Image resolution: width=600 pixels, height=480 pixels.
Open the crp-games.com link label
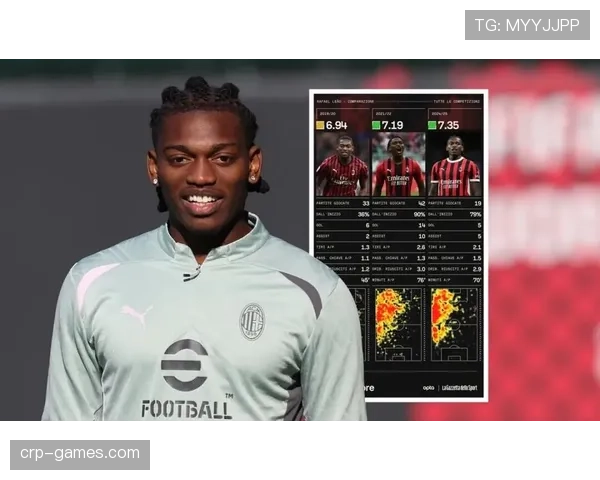(x=80, y=454)
